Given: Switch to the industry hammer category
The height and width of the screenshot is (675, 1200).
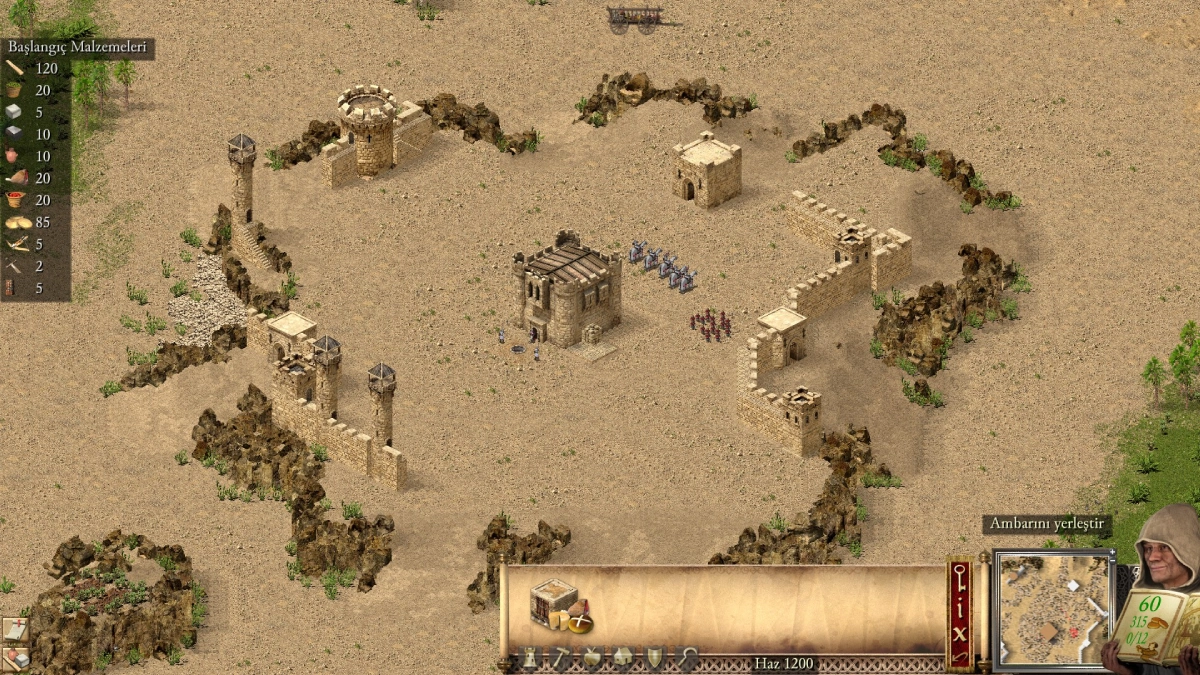Looking at the screenshot, I should point(560,658).
